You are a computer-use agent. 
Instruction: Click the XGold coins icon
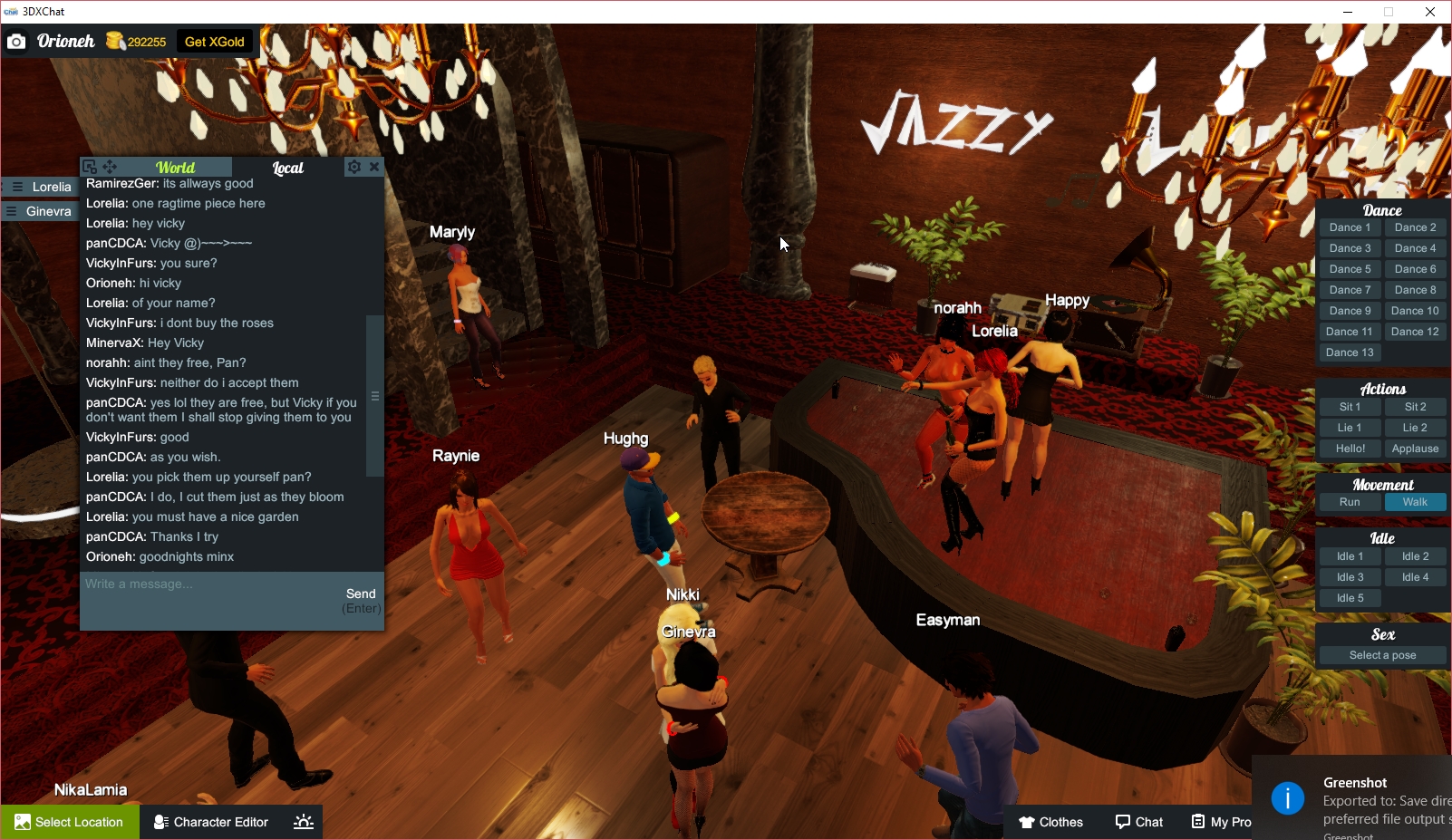point(114,41)
